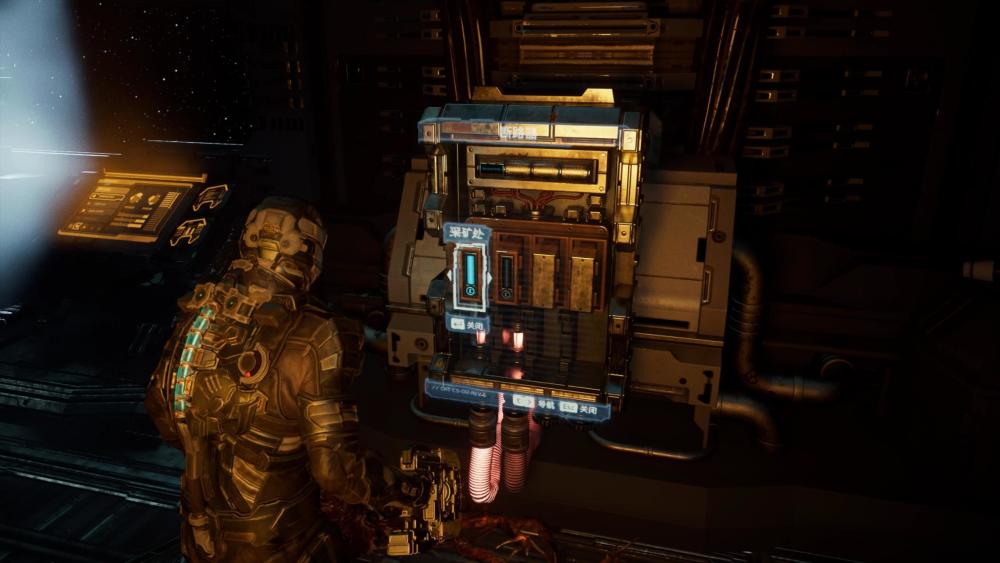Choose the unlit dark breaker switch
This screenshot has width=1000, height=563.
pyautogui.click(x=507, y=276)
